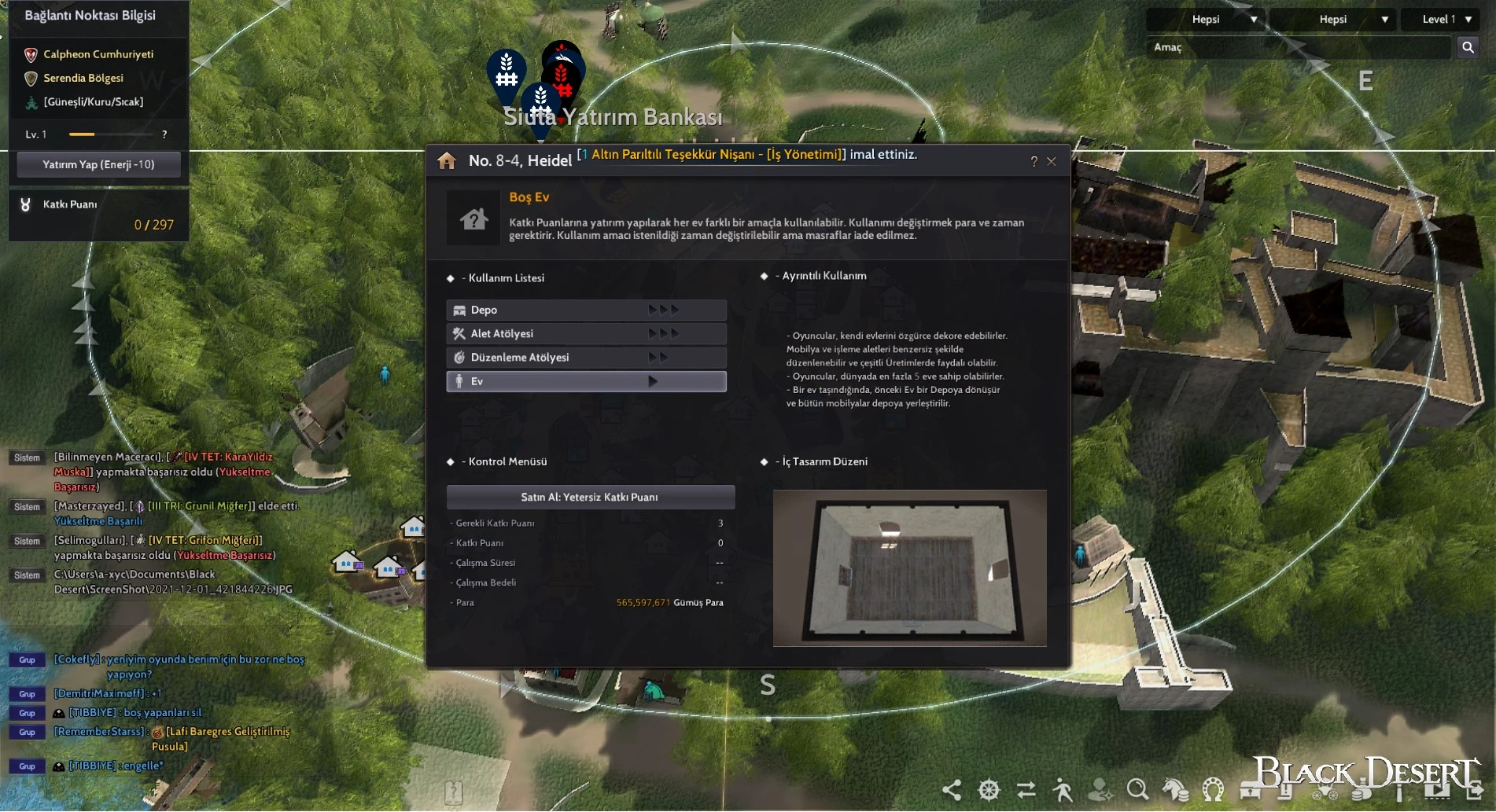Image resolution: width=1496 pixels, height=812 pixels.
Task: Open help for the house window
Action: pyautogui.click(x=1034, y=161)
